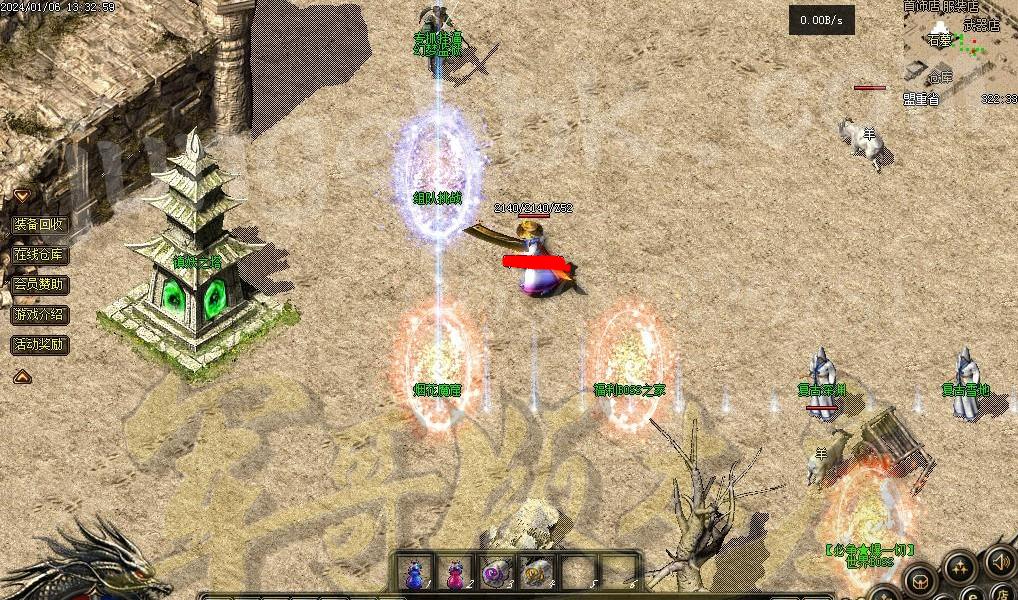Select the purple scroll in hotbar slot 3
Screen dimensions: 1018x600
tap(496, 573)
